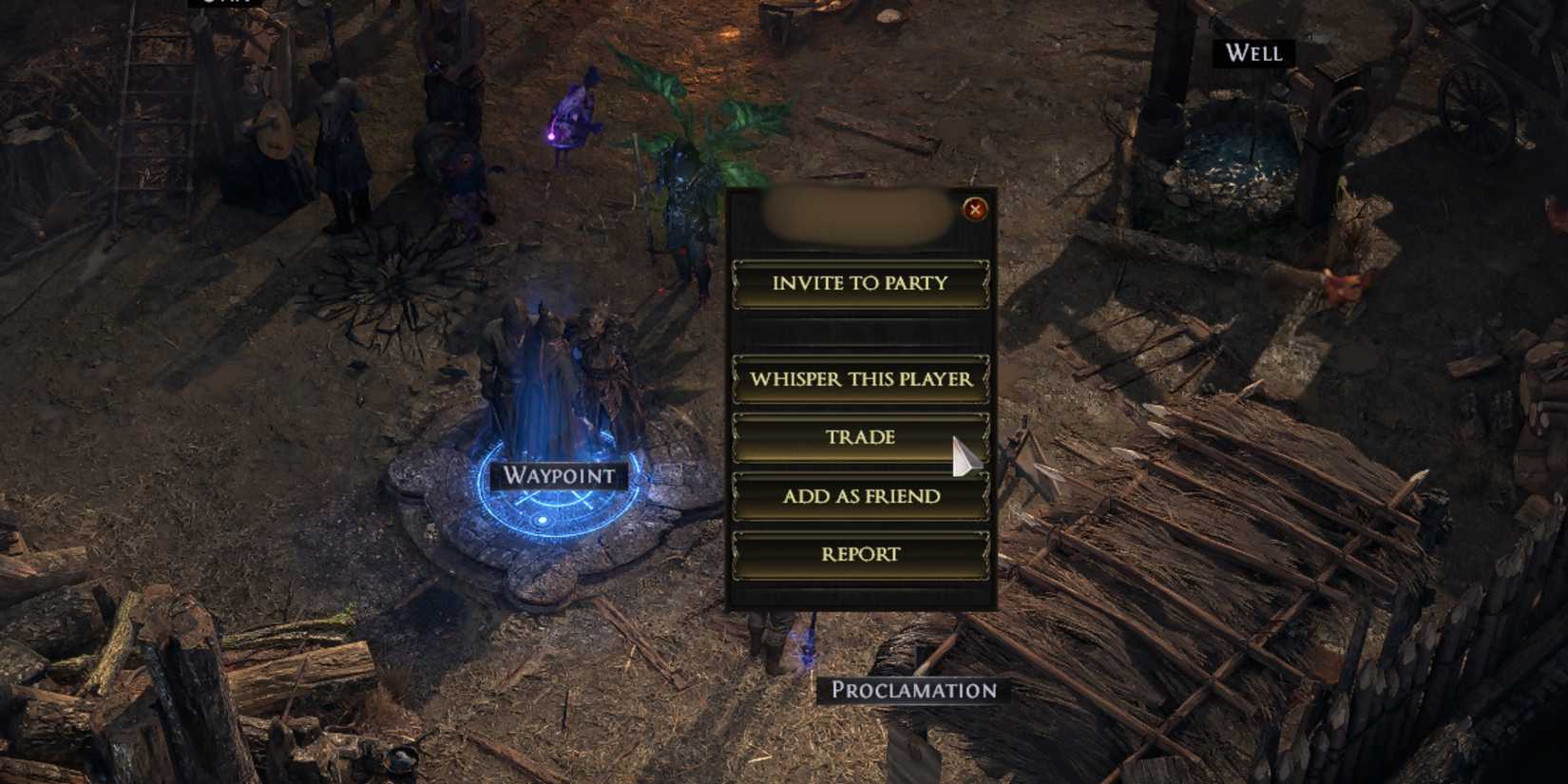Click the Waypoint nameplate label
The width and height of the screenshot is (1568, 784).
pyautogui.click(x=559, y=475)
